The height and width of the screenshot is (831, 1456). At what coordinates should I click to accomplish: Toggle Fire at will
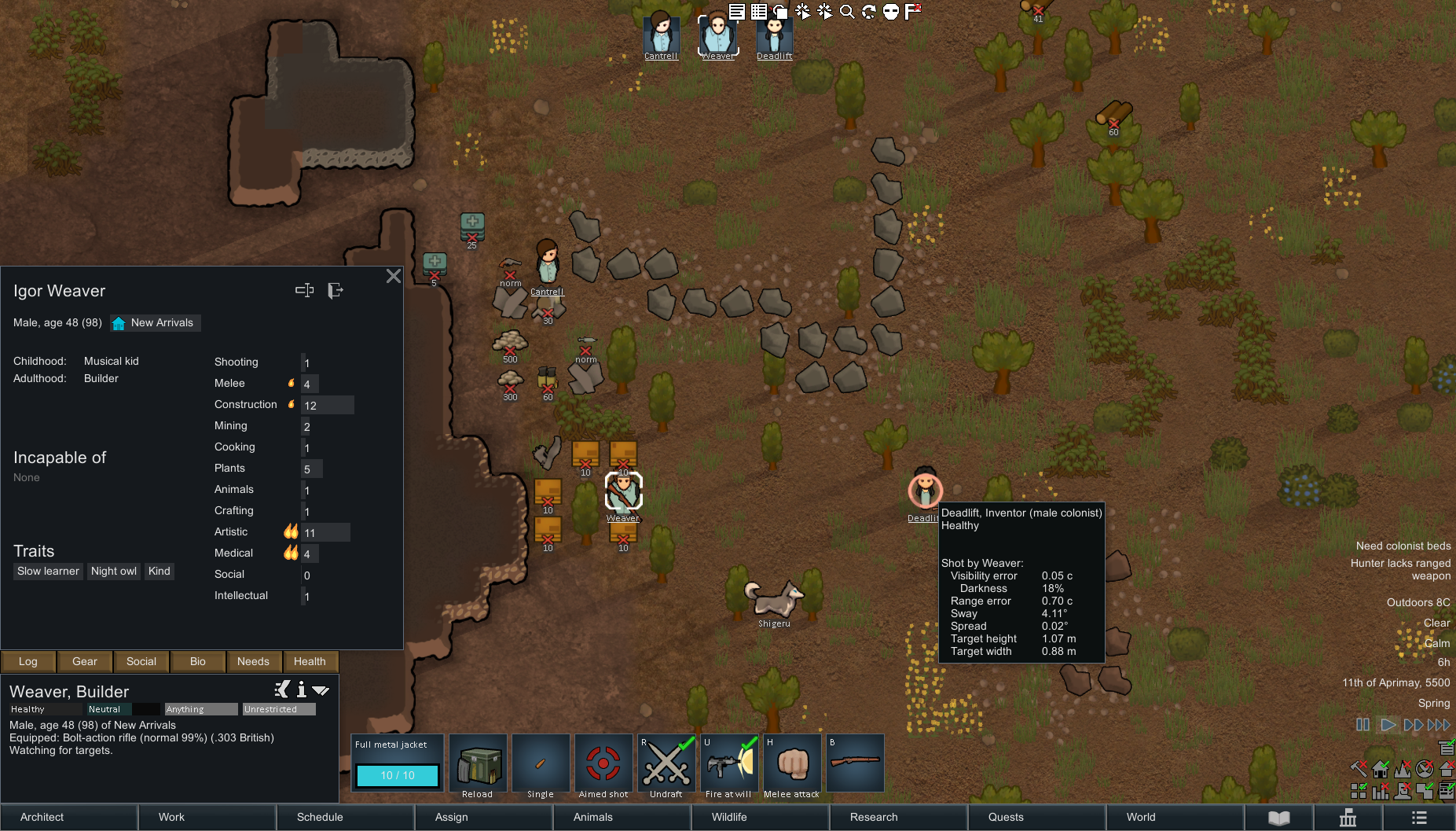(x=729, y=763)
